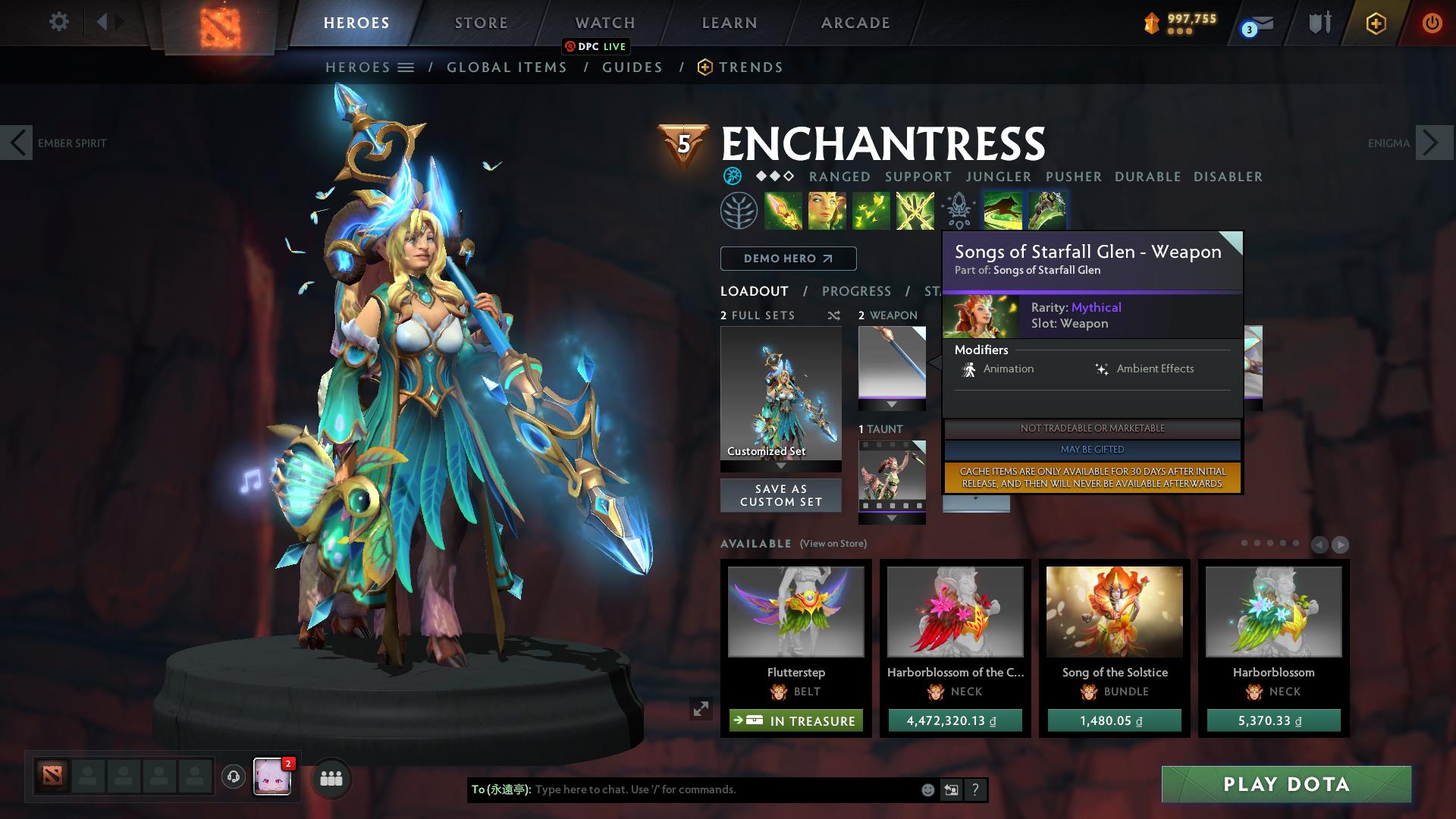Open the Aghanim's Scepter upgrade icon
This screenshot has width=1456, height=819.
click(958, 210)
